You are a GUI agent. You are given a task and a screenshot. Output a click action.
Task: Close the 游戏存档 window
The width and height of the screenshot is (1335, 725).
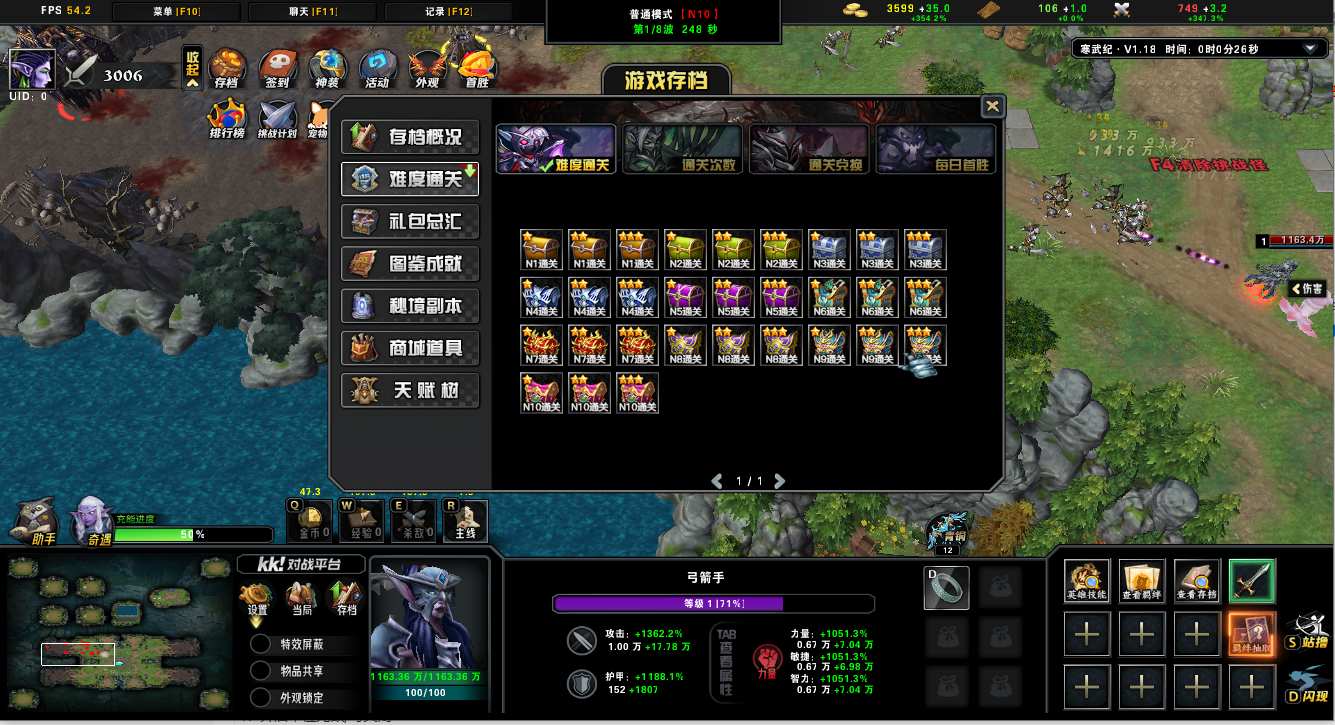tap(992, 106)
